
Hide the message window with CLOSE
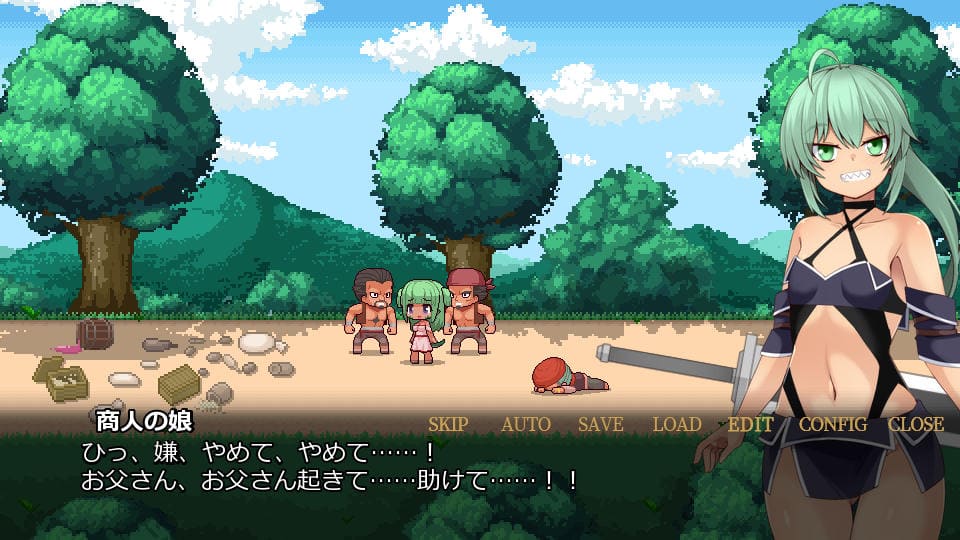coord(915,424)
